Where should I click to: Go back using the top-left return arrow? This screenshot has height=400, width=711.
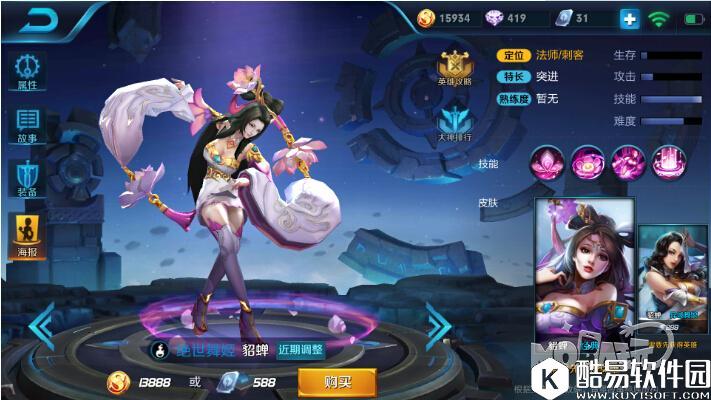tap(39, 18)
